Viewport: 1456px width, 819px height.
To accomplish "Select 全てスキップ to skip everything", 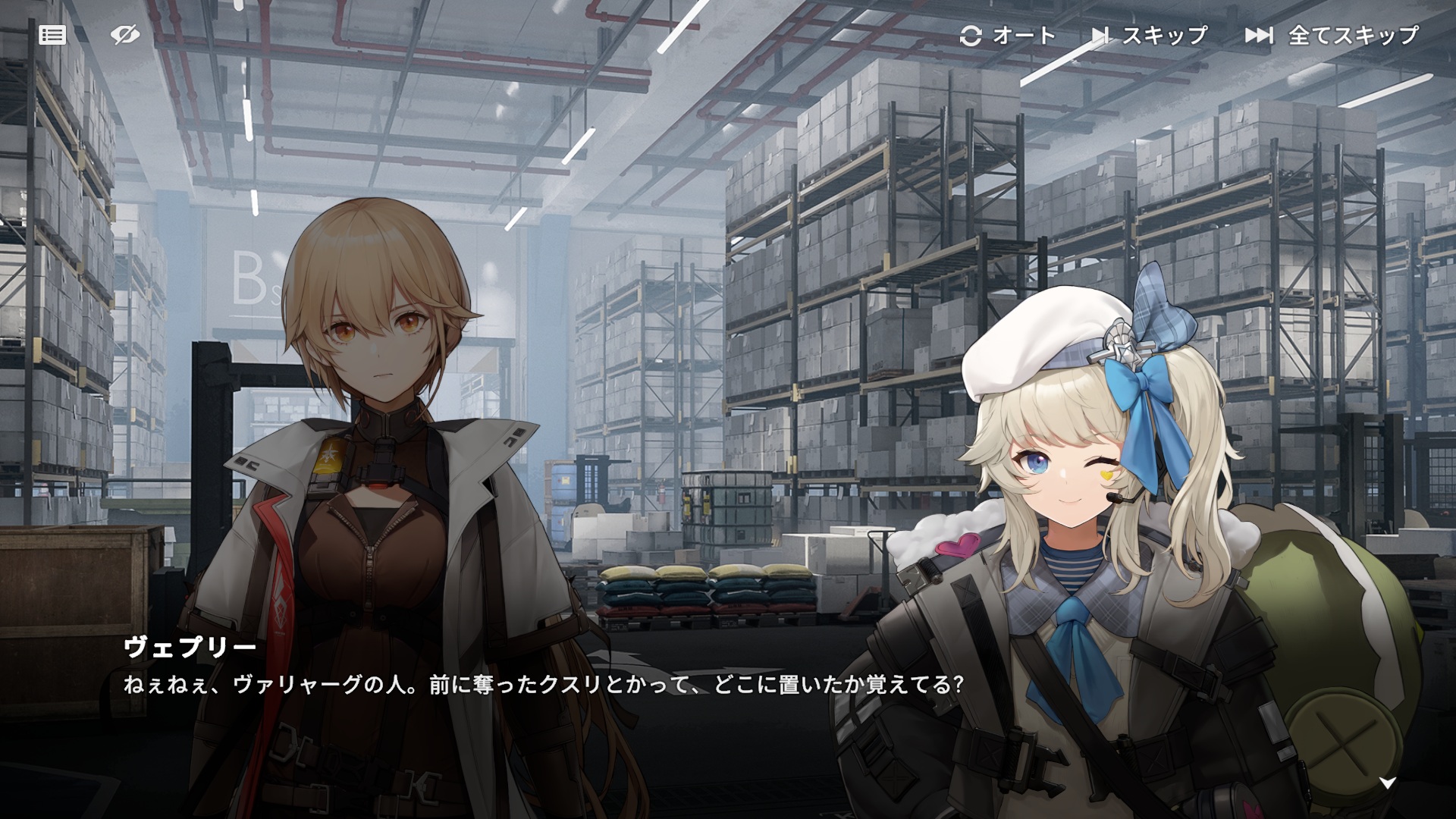I will [1332, 36].
